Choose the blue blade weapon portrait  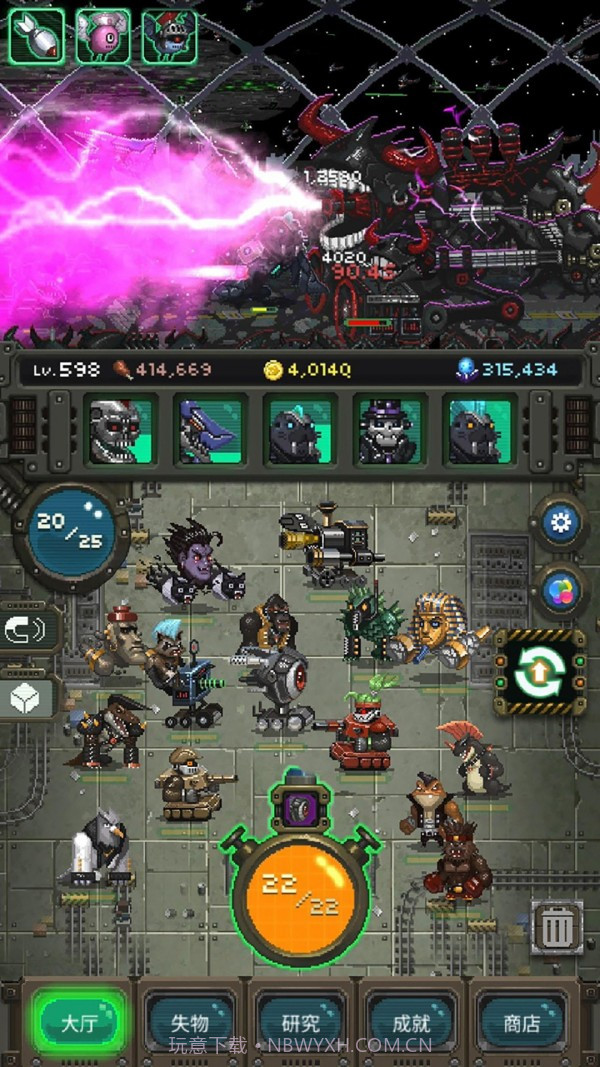[210, 431]
